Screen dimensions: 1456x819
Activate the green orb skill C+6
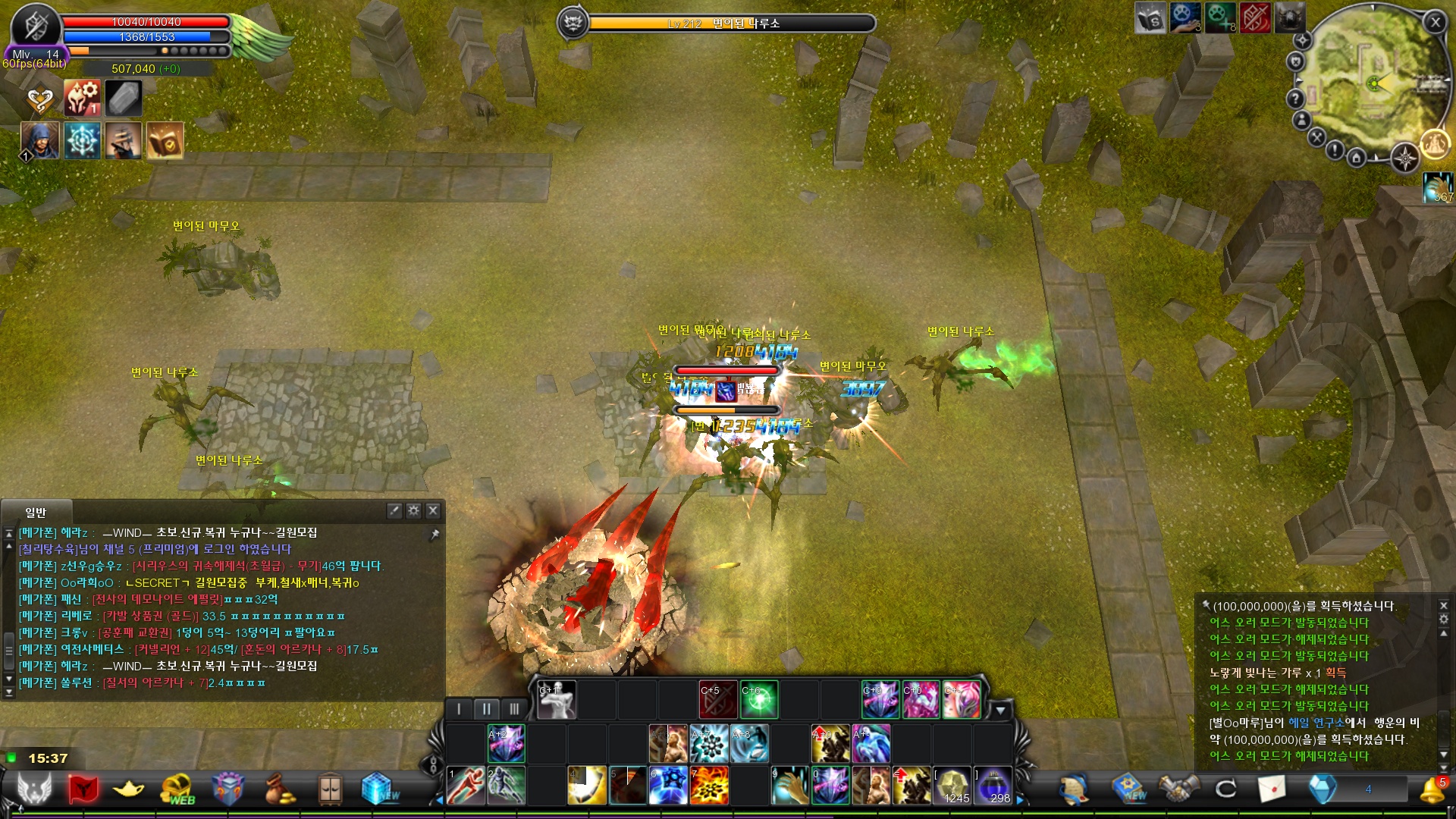pyautogui.click(x=759, y=699)
